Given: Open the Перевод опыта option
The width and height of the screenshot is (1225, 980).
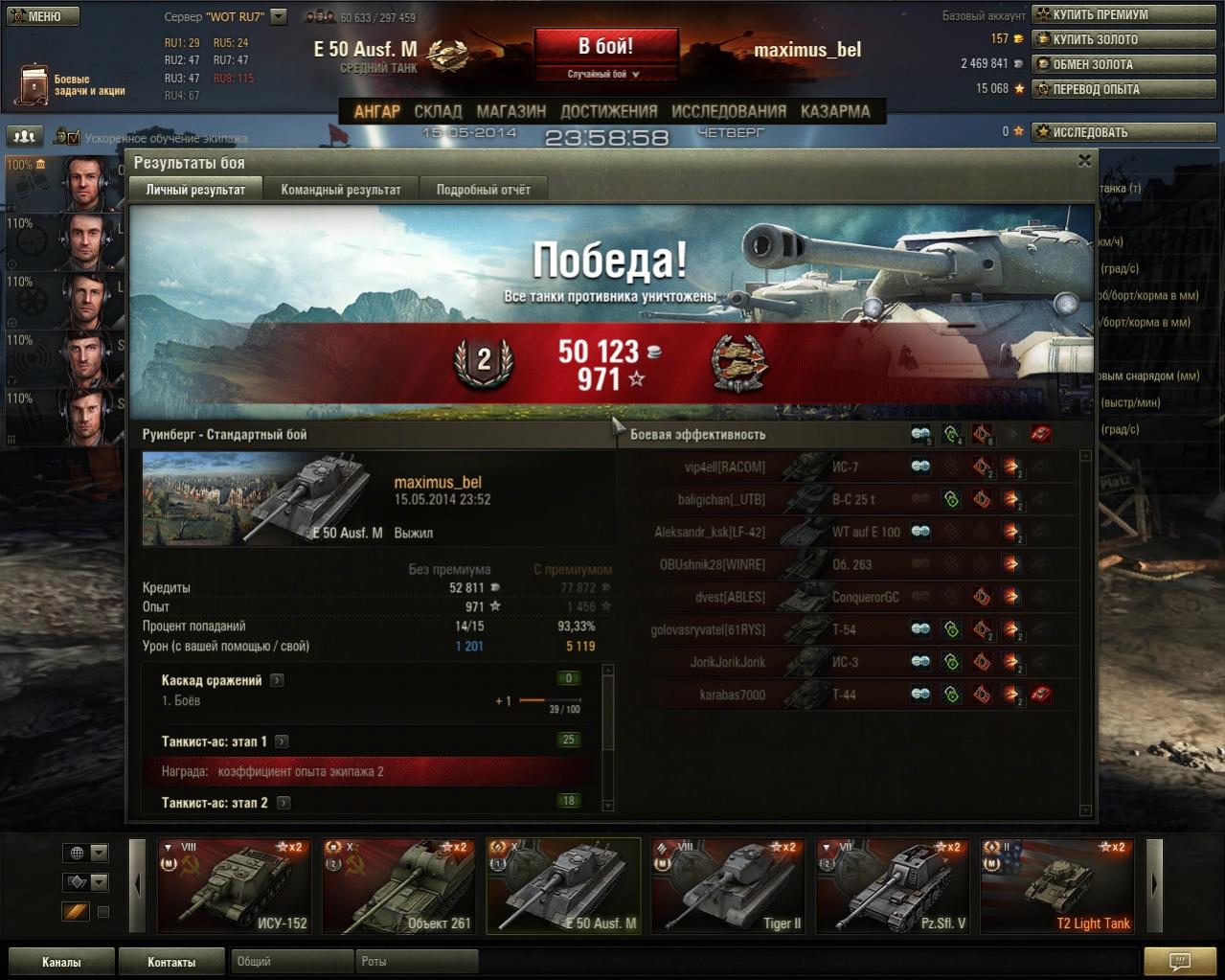Looking at the screenshot, I should click(1123, 89).
